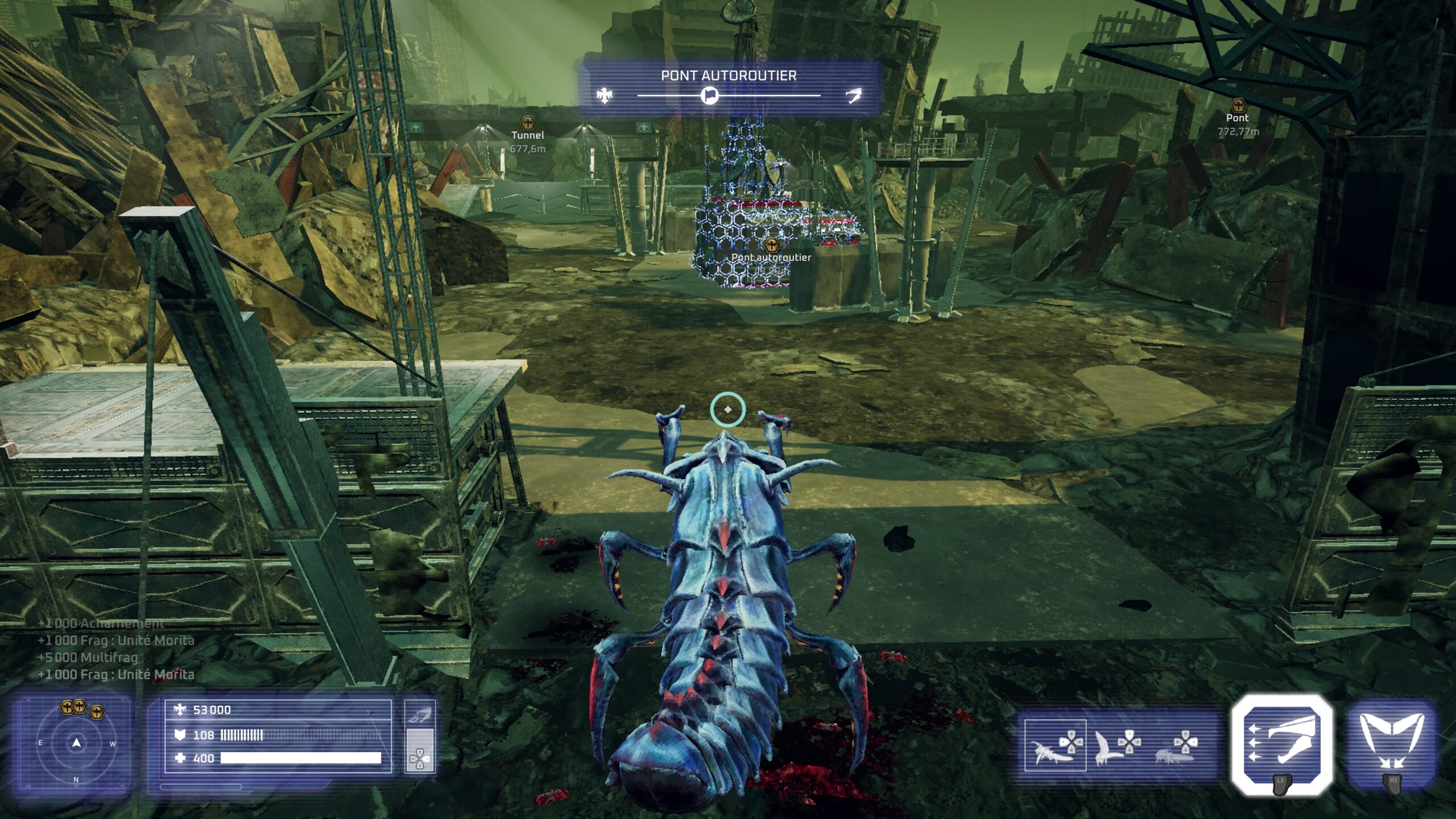Select the Pont autoroutier waypoint marker
The image size is (1456, 819).
(771, 246)
